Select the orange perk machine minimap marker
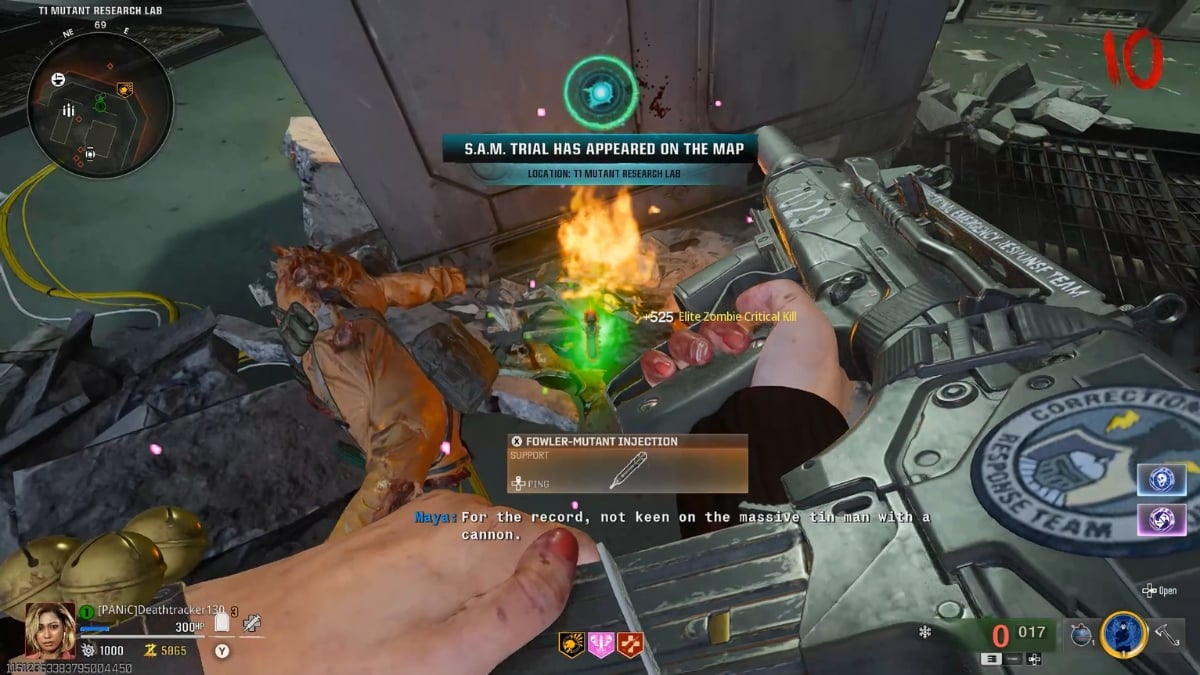 [125, 89]
